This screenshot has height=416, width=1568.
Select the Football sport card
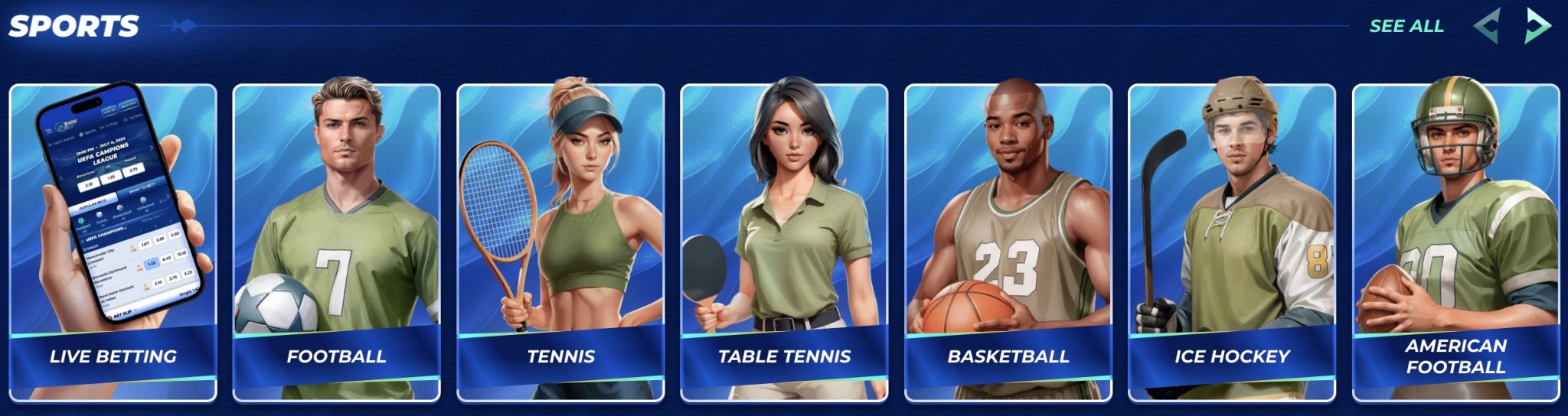[x=337, y=243]
